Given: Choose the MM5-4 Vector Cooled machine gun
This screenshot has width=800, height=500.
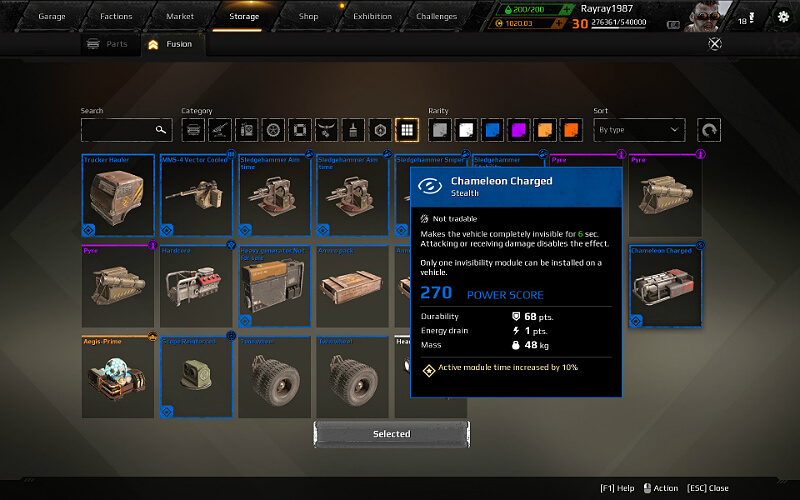Looking at the screenshot, I should coord(197,195).
